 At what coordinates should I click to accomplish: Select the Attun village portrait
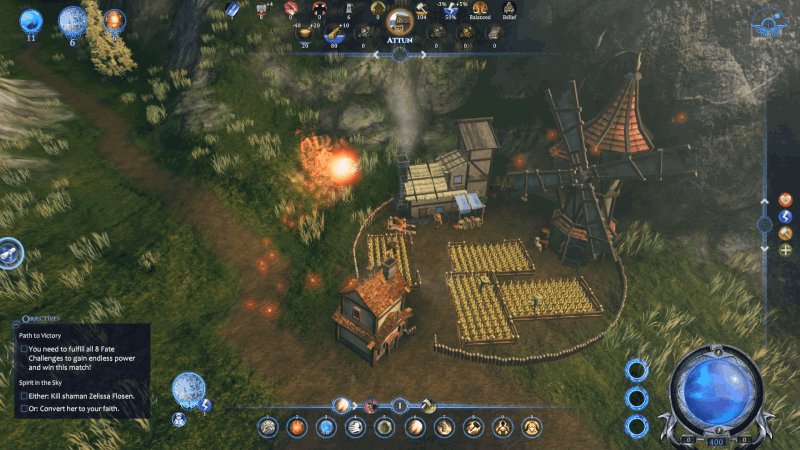point(400,22)
